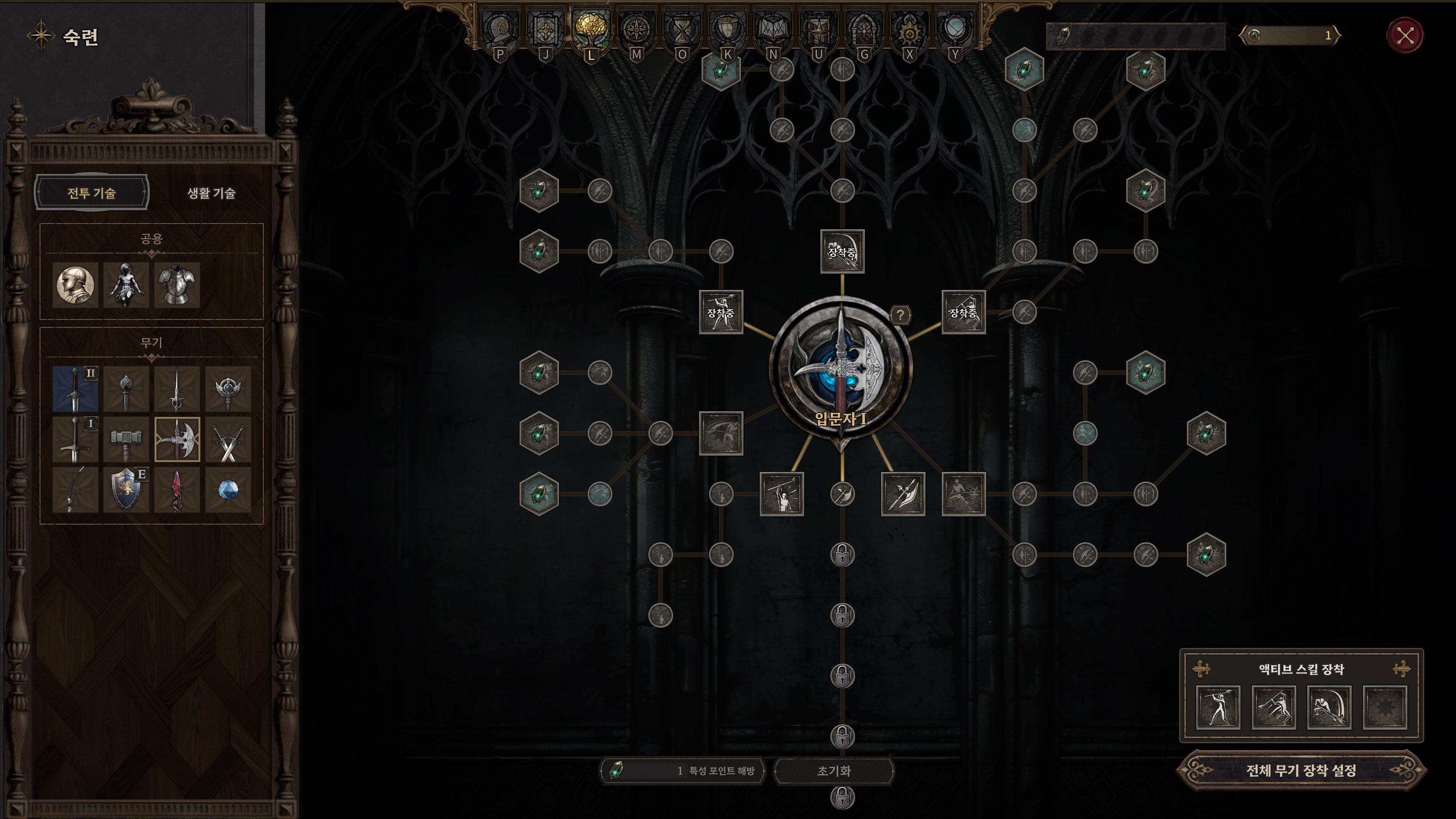
Task: Select the knight helmet coin icon
Action: tap(75, 284)
